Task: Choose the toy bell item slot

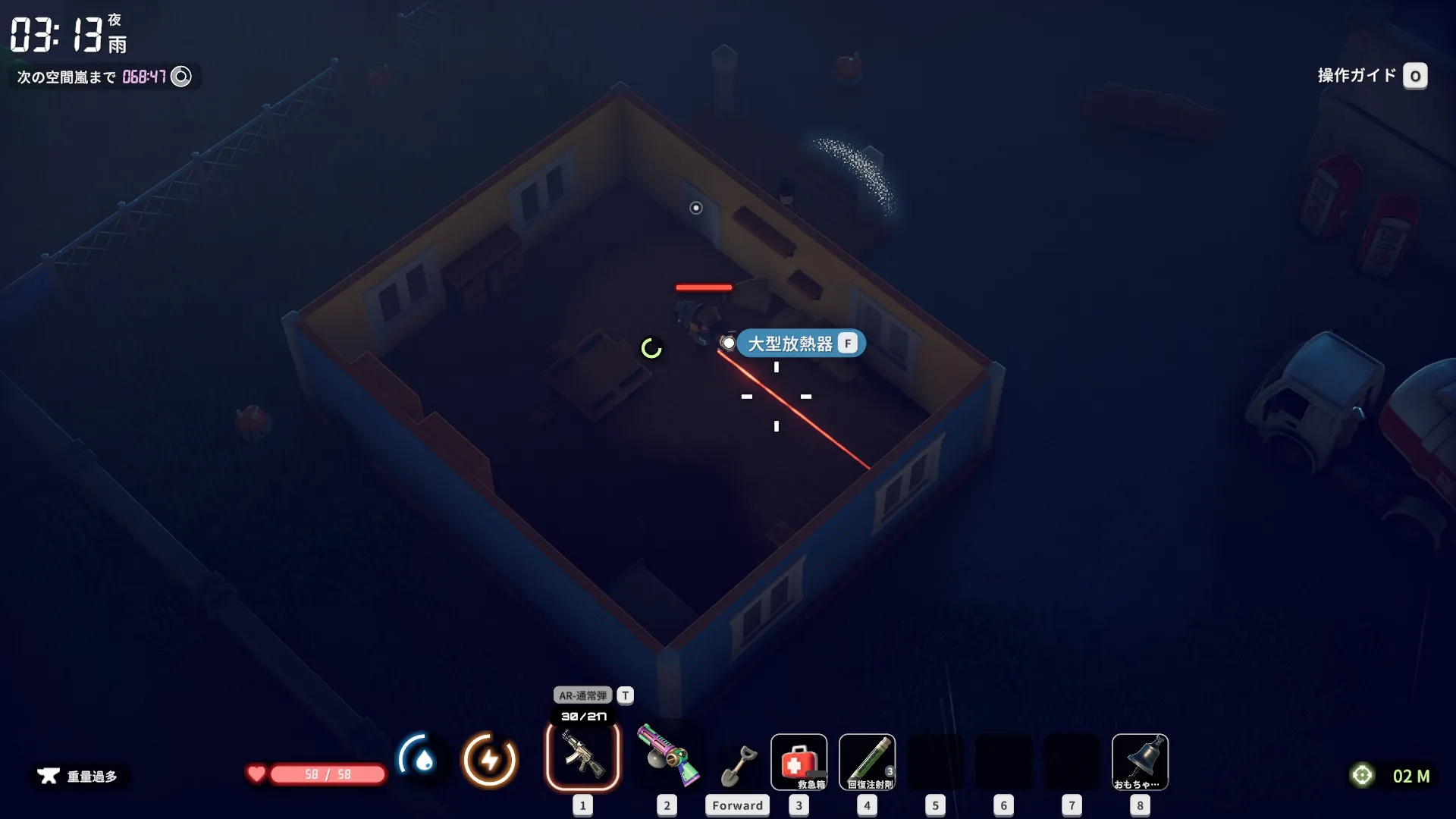Action: 1140,761
